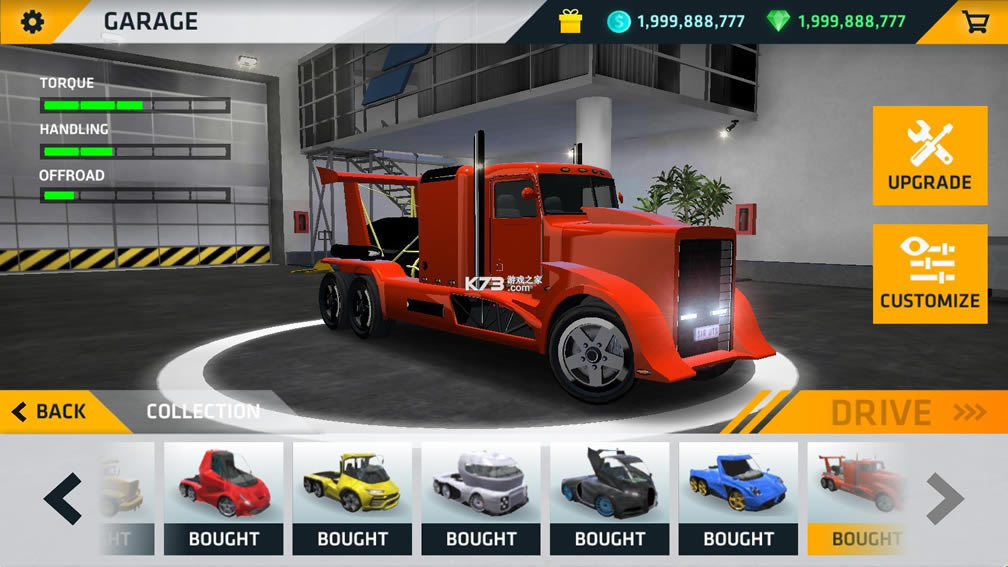Image resolution: width=1008 pixels, height=567 pixels.
Task: Go back with the Back button
Action: [49, 411]
